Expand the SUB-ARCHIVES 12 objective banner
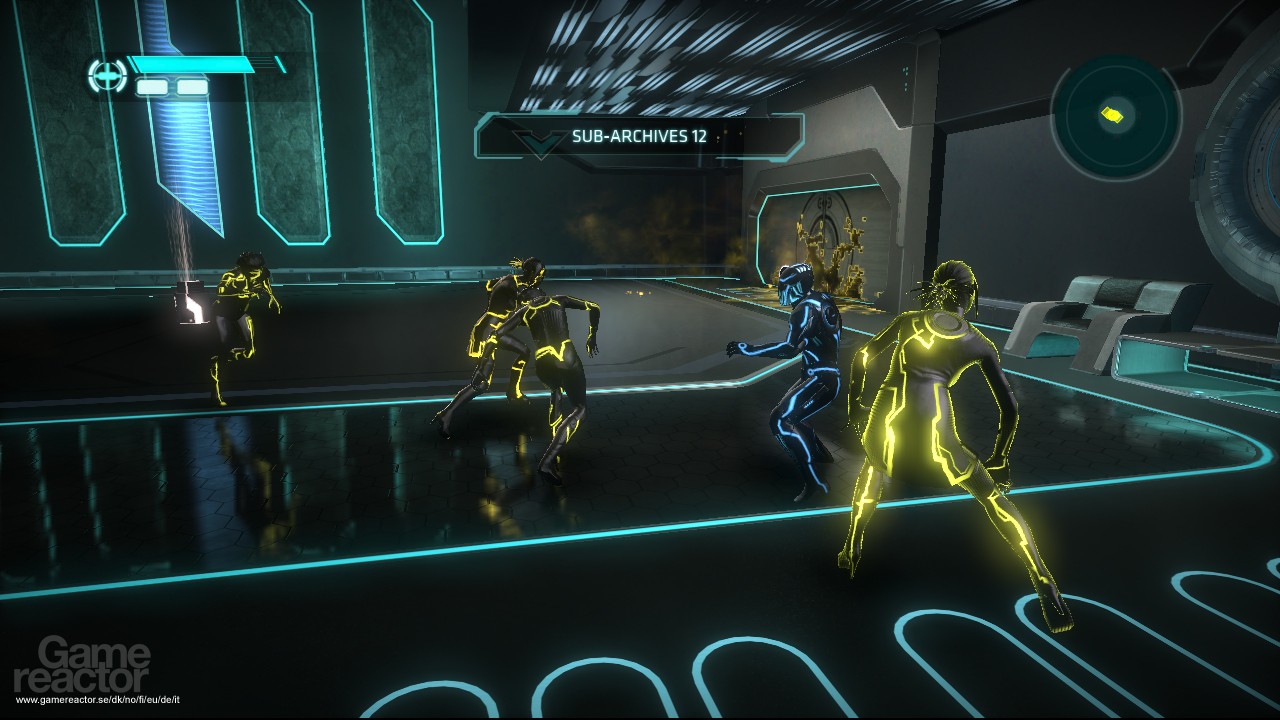This screenshot has height=720, width=1280. (x=640, y=137)
